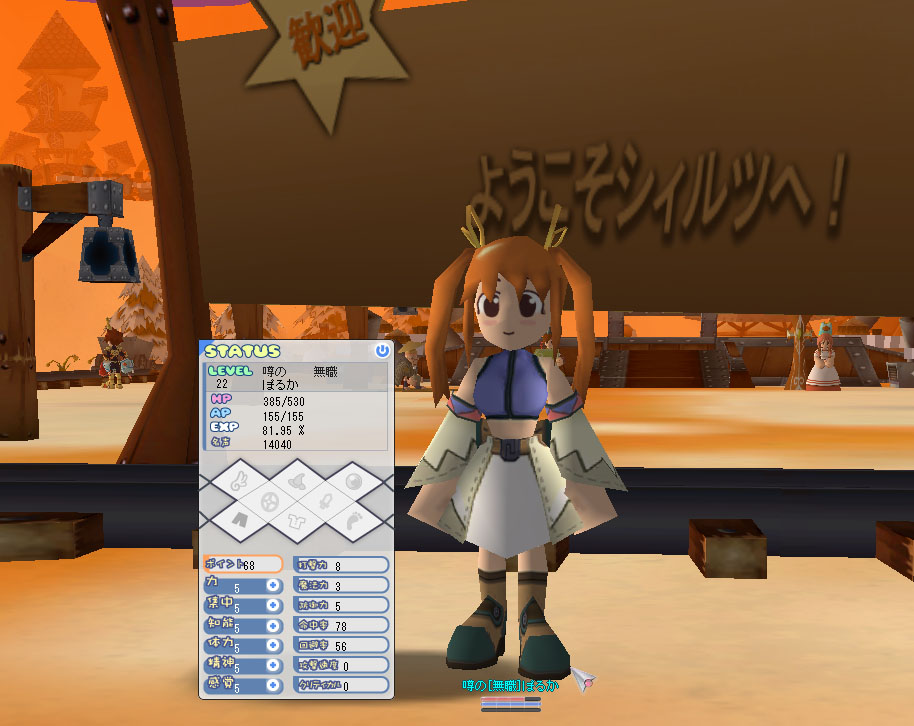
Task: Select the wing equipment slot
Action: [237, 481]
